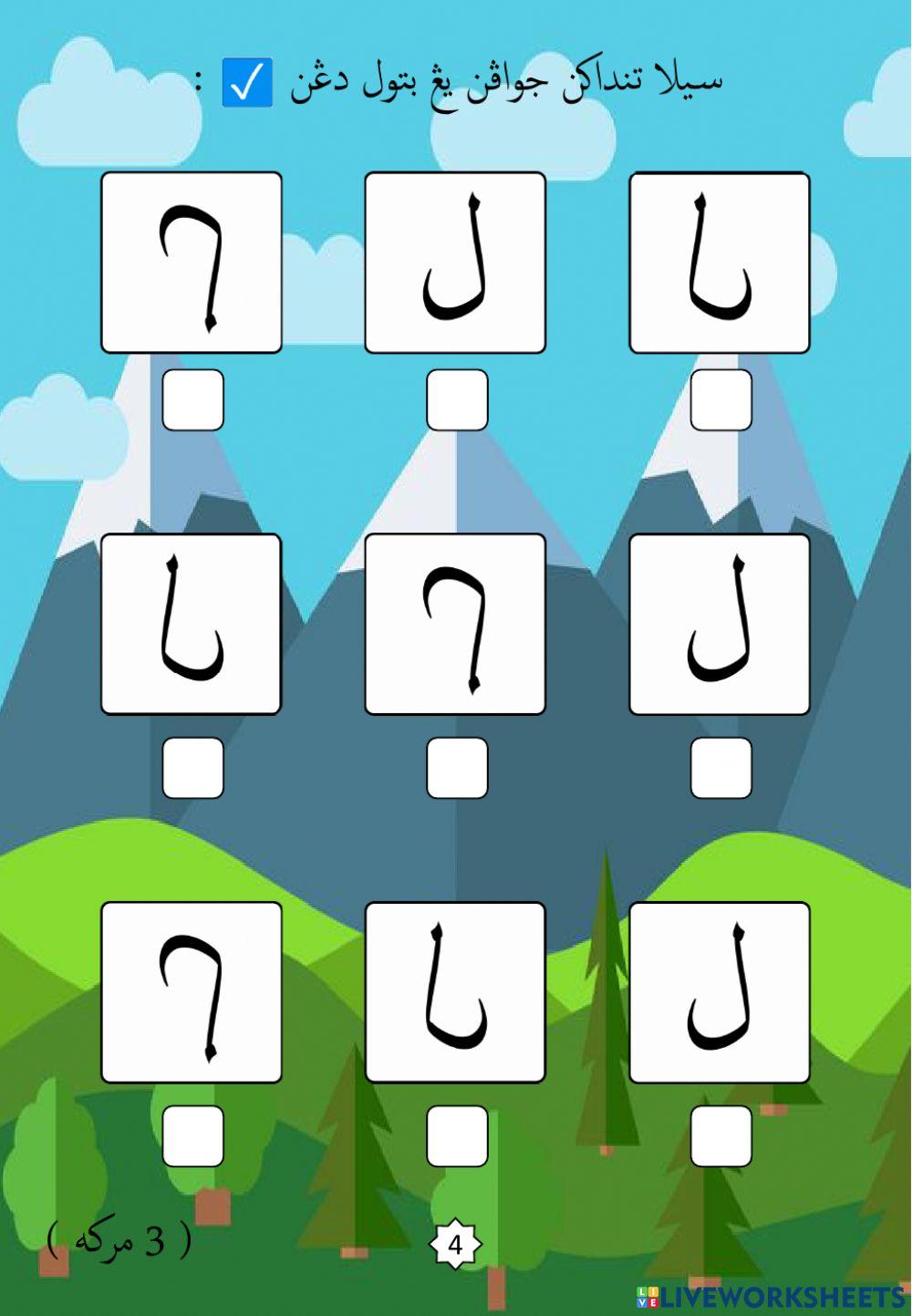This screenshot has height=1316, width=912.
Task: Mark the checkbox below the top-row mirrored lam
Action: click(x=720, y=399)
